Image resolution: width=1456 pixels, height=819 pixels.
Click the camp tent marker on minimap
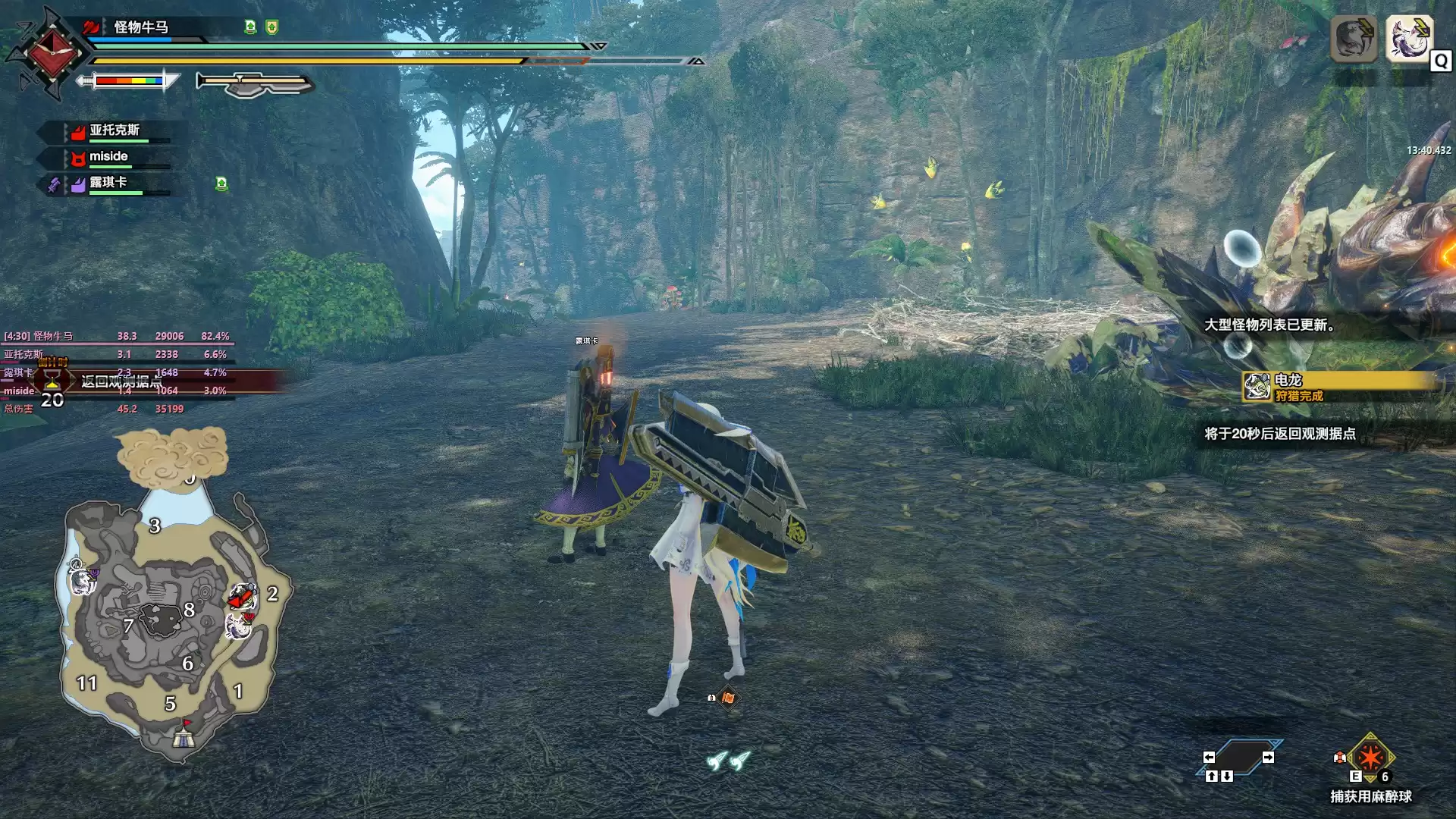(183, 736)
